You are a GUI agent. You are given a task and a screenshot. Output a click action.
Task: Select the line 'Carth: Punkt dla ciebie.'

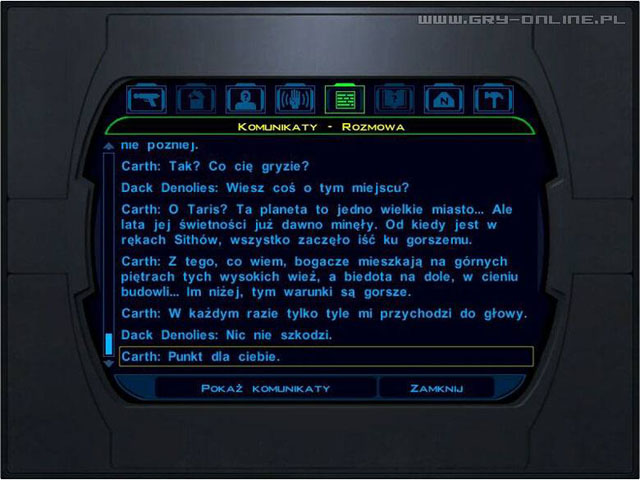tap(325, 356)
